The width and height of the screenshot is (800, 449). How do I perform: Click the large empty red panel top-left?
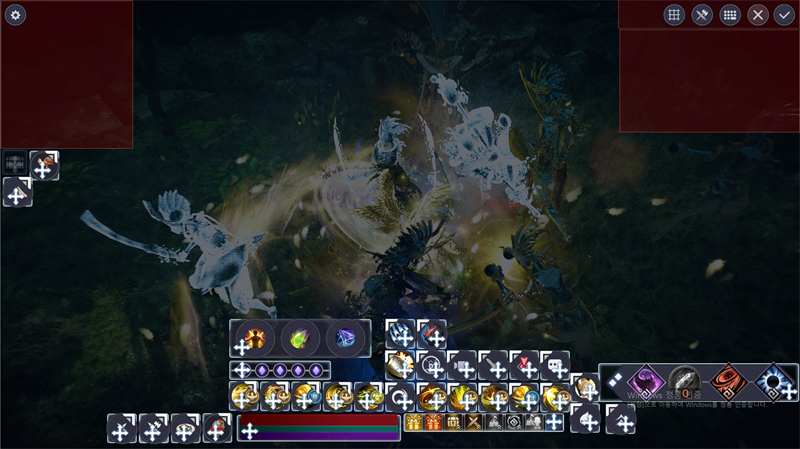(x=67, y=75)
